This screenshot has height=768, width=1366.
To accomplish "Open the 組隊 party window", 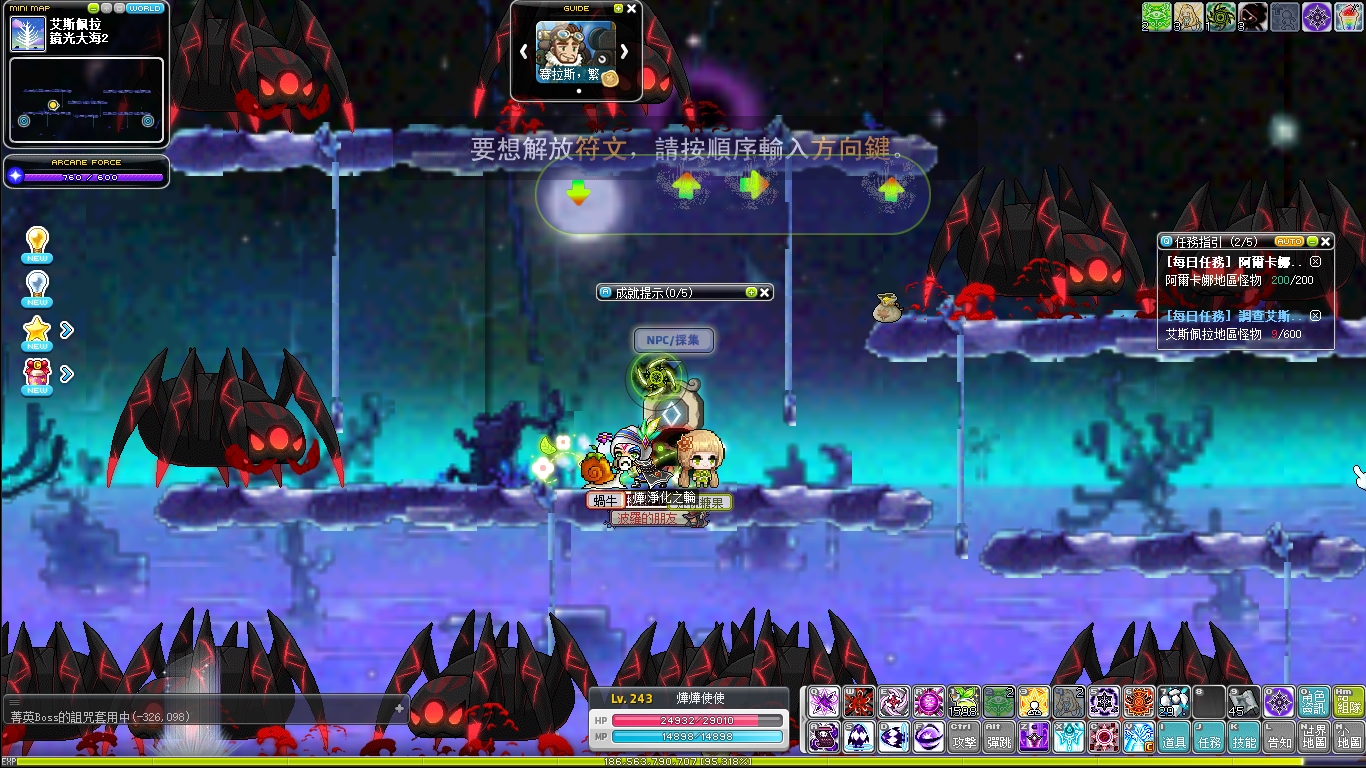I will coord(1349,701).
